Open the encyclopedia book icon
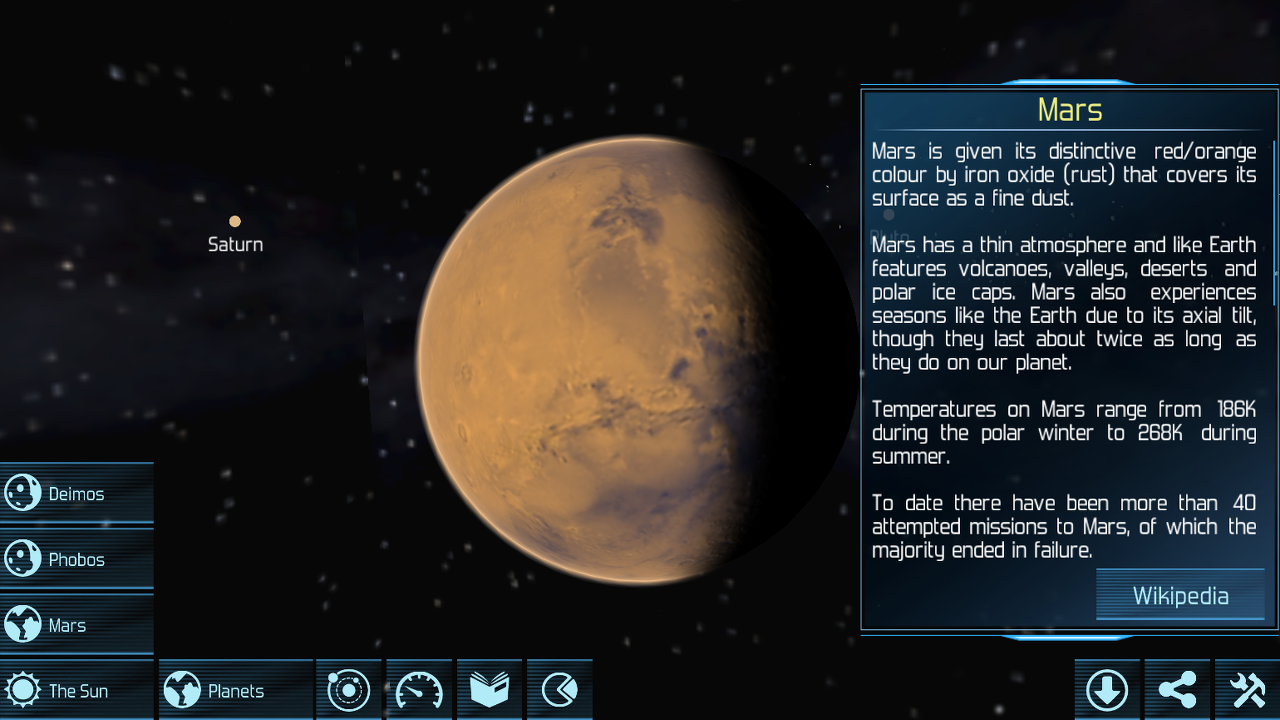This screenshot has width=1280, height=720. tap(489, 689)
